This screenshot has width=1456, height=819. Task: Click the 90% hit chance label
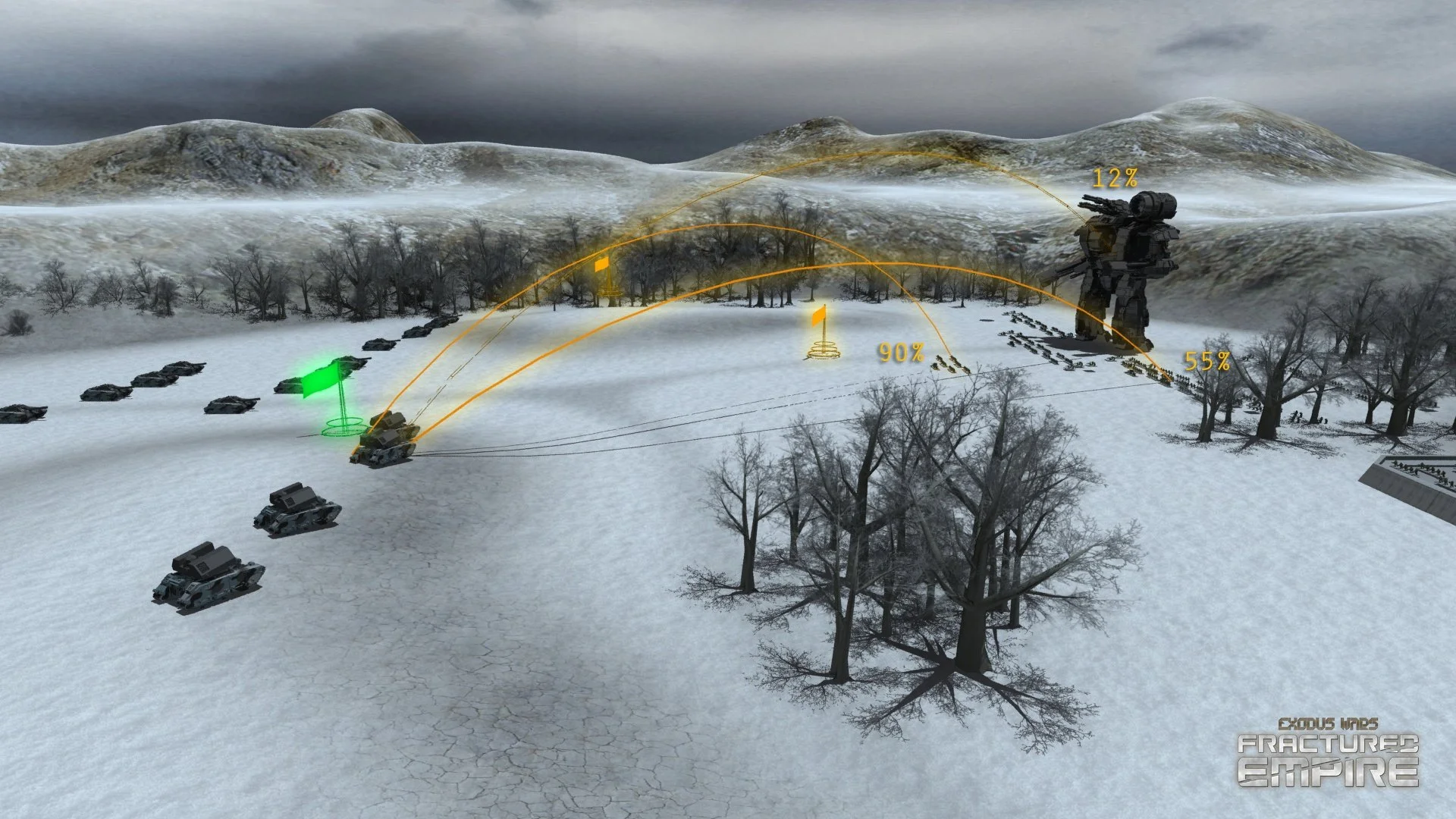coord(902,352)
